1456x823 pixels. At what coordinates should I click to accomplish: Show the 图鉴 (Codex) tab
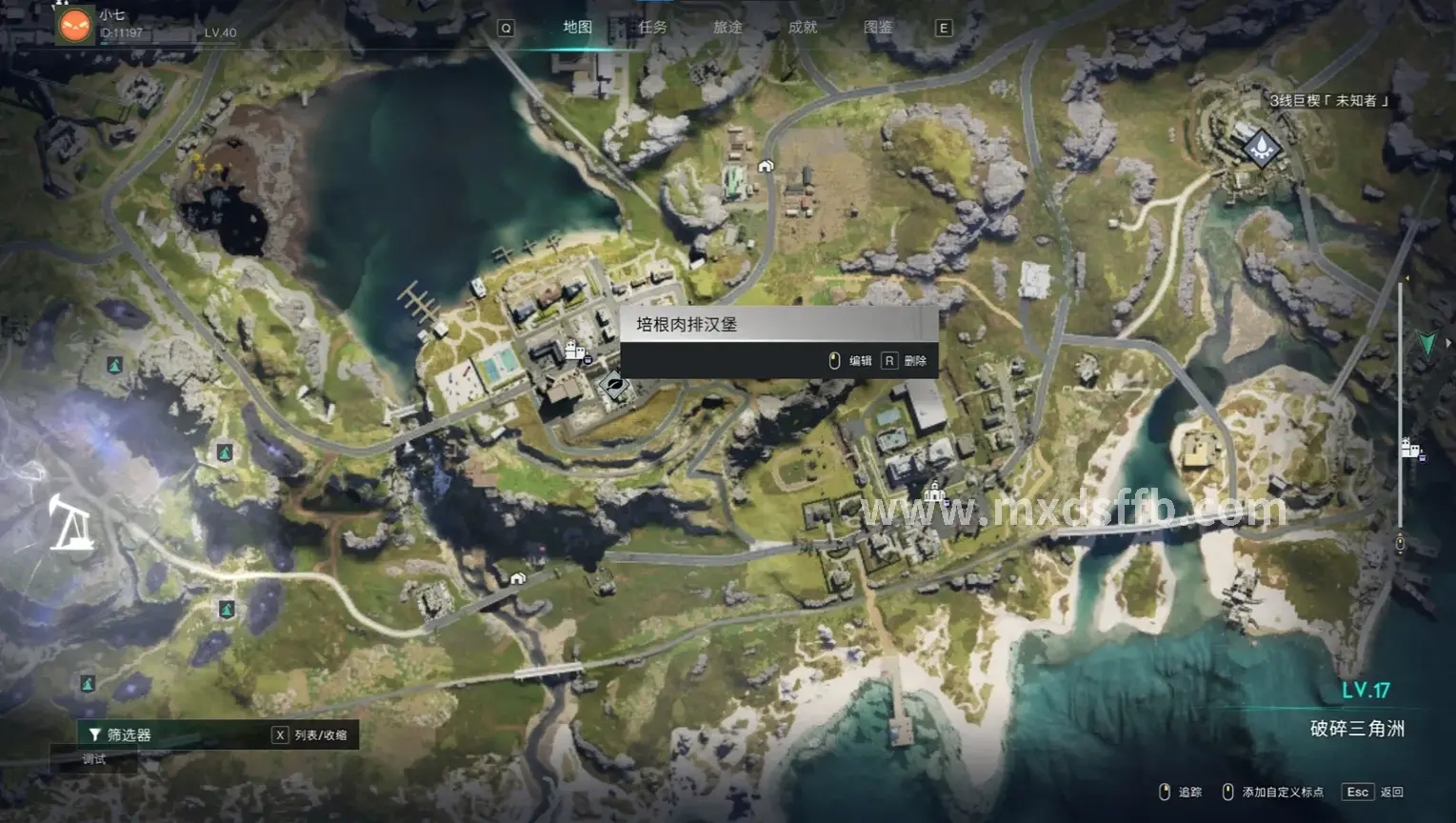[878, 28]
